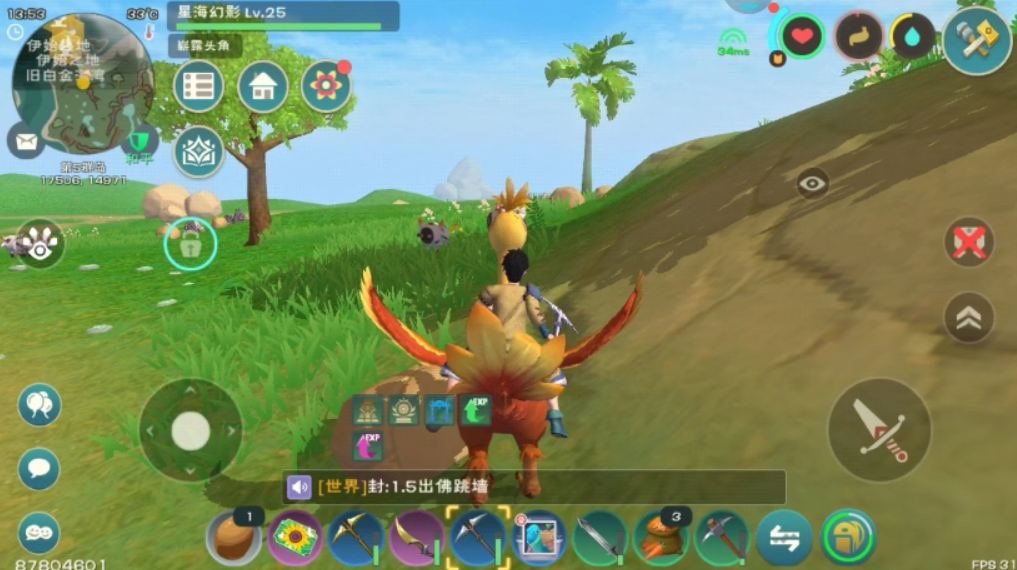1017x570 pixels.
Task: Tap the green padlock icon
Action: 190,244
